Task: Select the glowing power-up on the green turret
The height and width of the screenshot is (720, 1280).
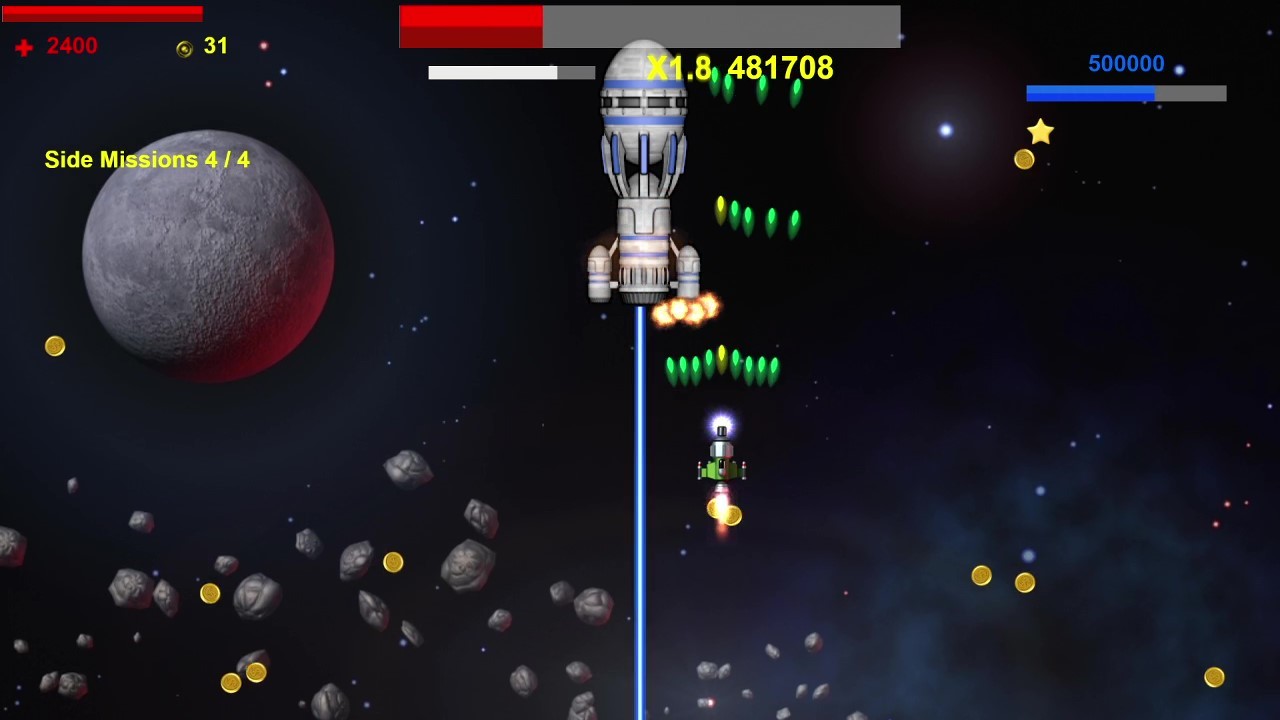Action: [x=722, y=423]
